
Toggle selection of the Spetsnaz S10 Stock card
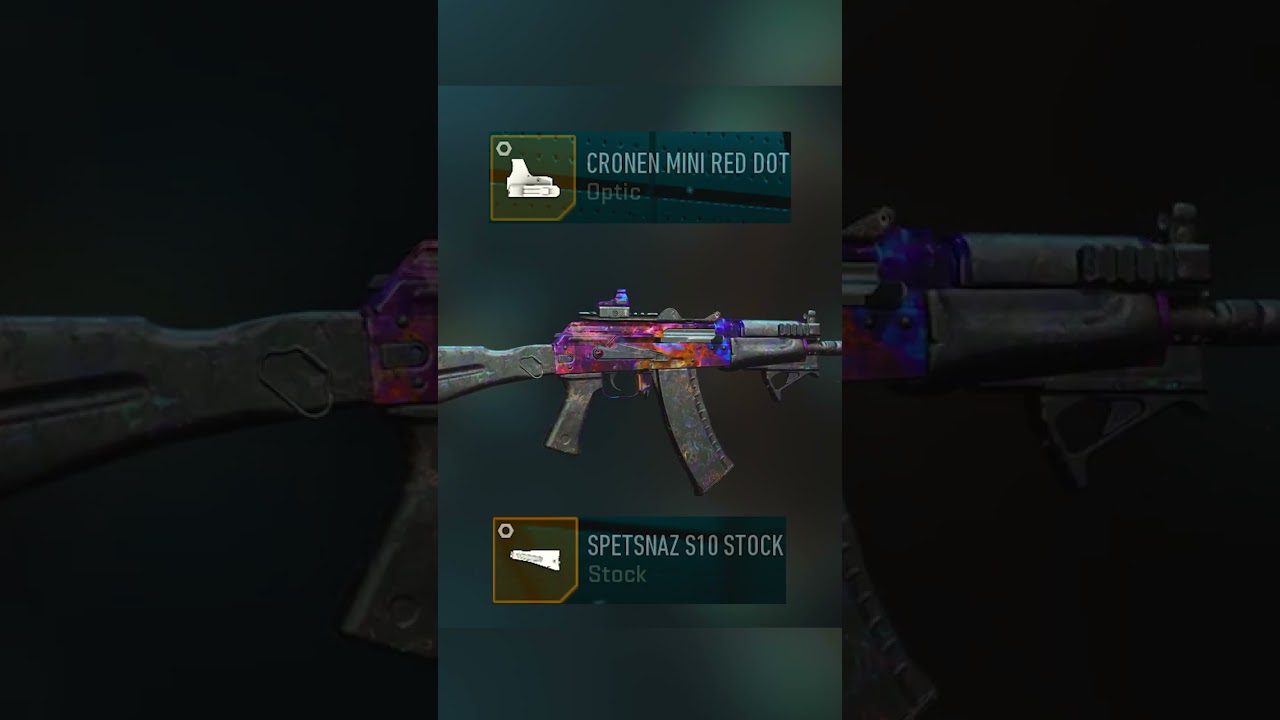tap(640, 560)
